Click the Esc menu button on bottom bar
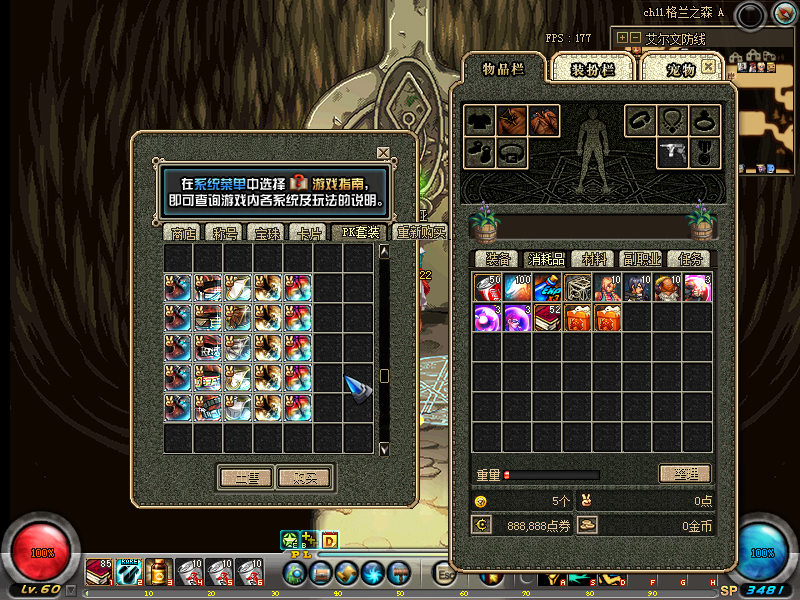Screen dimensions: 800x600 [x=445, y=574]
